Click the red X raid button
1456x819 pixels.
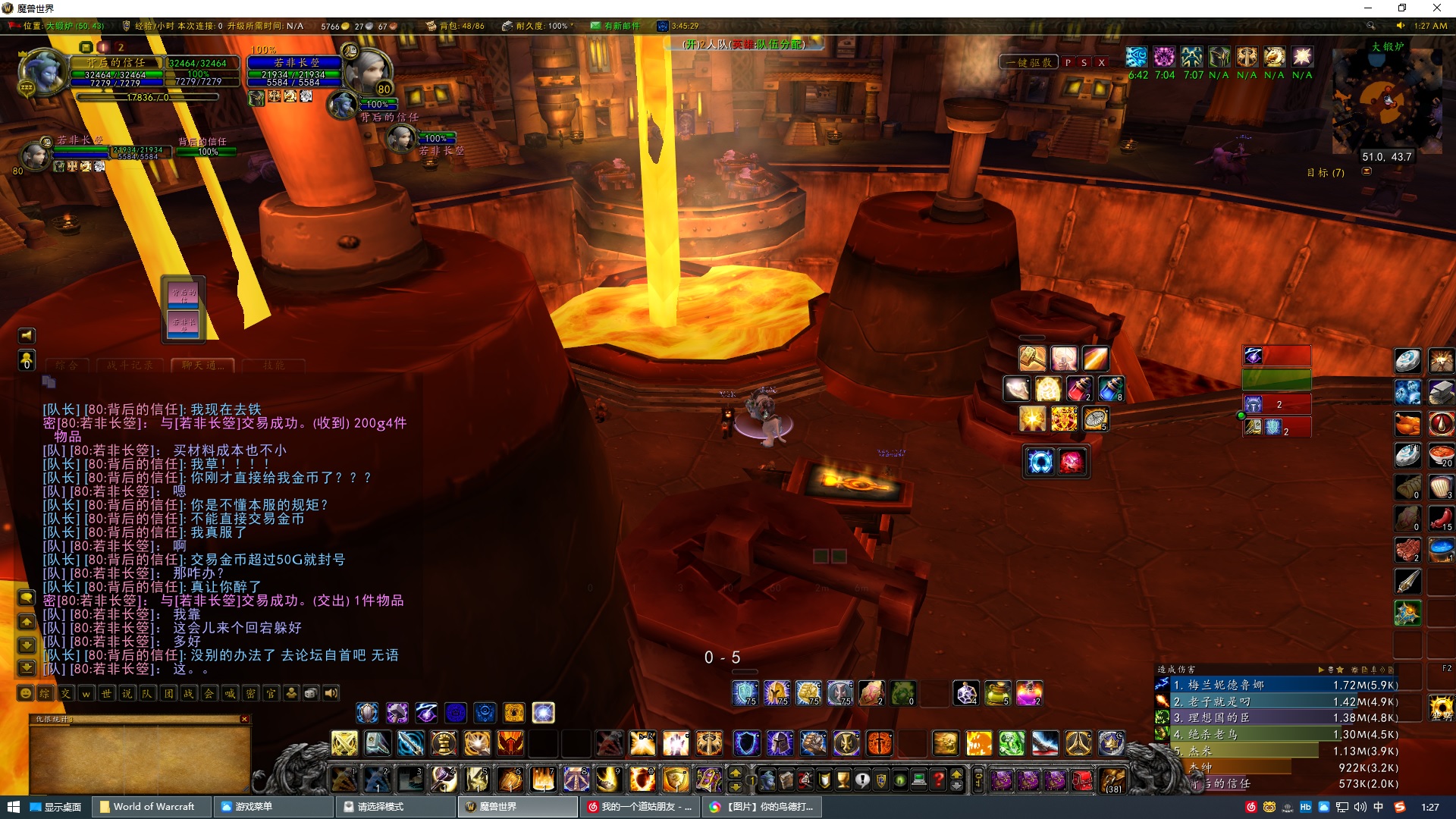point(1101,62)
